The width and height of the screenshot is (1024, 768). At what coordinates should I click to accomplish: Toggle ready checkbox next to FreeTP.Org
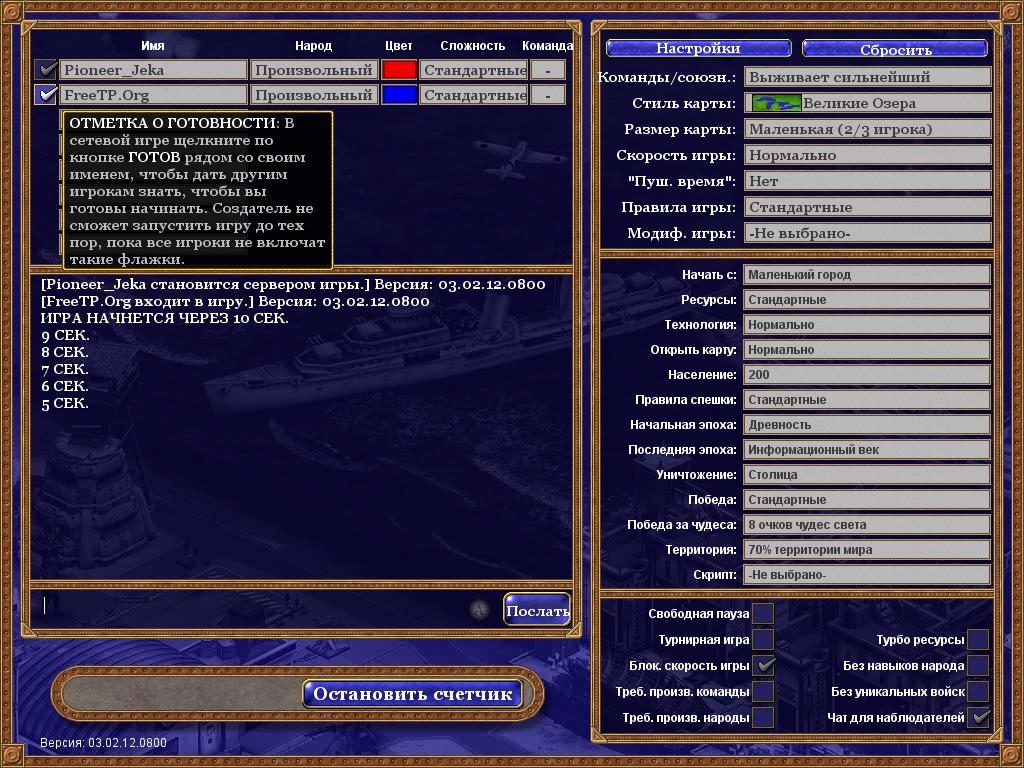coord(46,95)
